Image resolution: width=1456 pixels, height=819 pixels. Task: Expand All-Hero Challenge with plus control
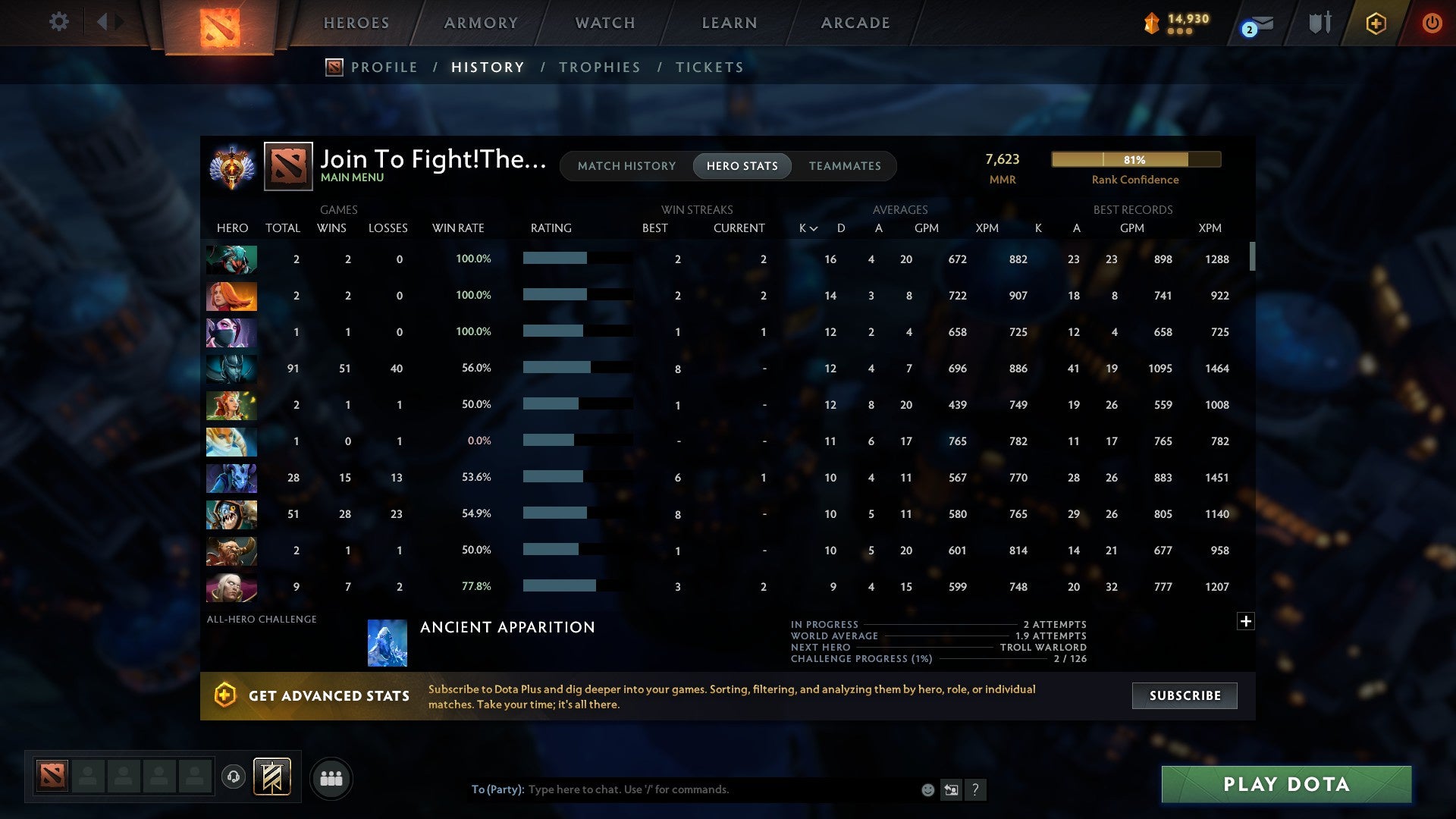(1246, 620)
